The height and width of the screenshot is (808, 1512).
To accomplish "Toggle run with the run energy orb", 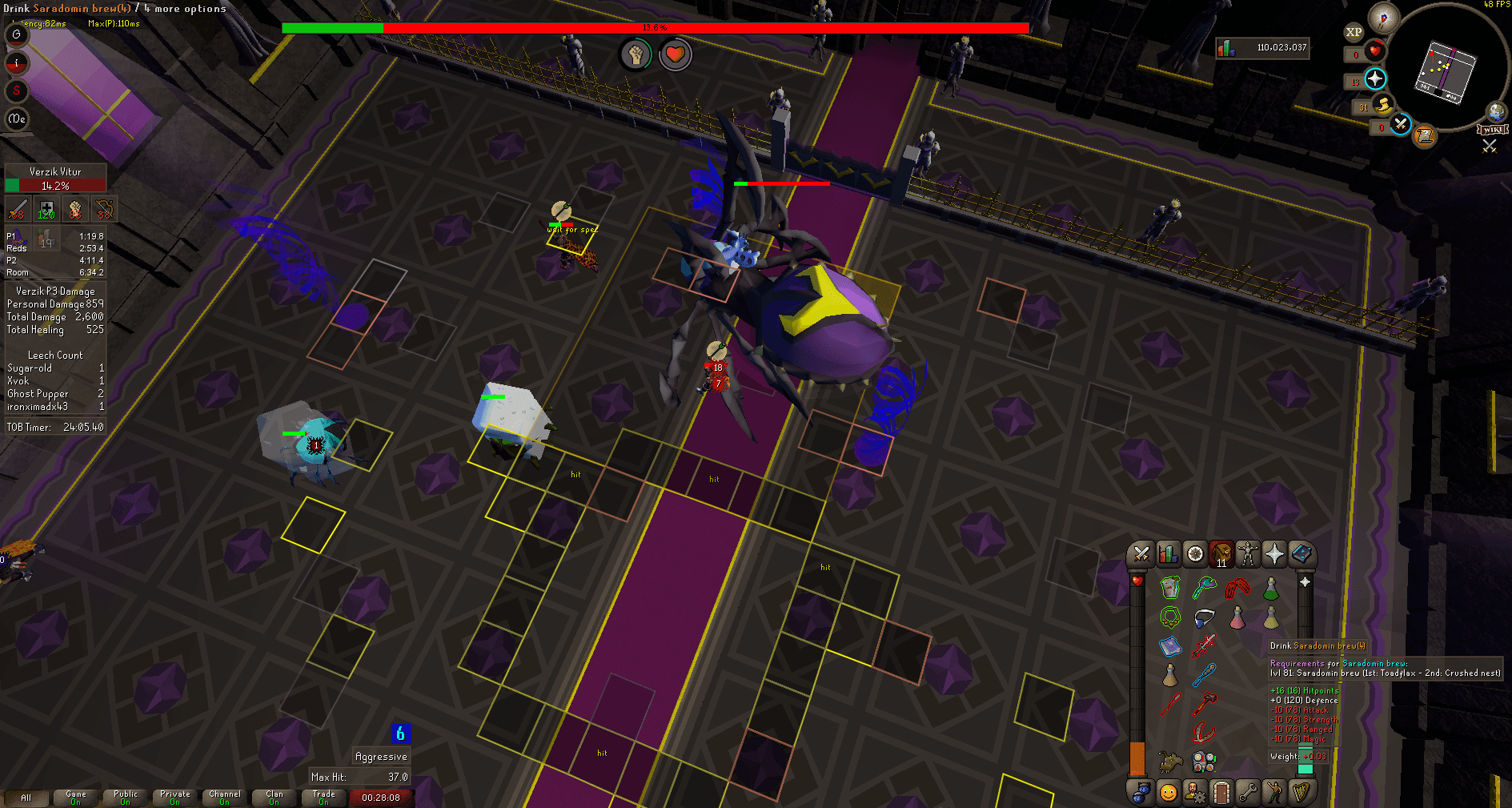I will [x=1383, y=105].
